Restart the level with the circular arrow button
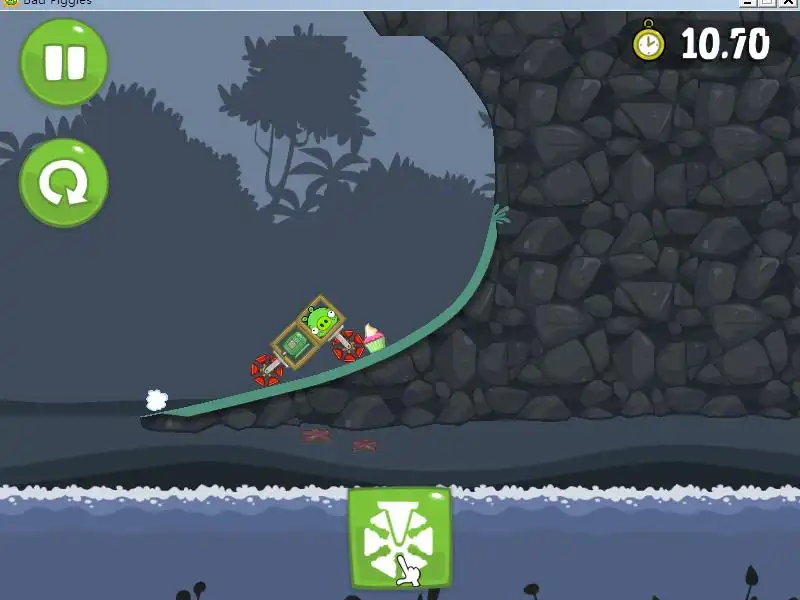 point(64,183)
